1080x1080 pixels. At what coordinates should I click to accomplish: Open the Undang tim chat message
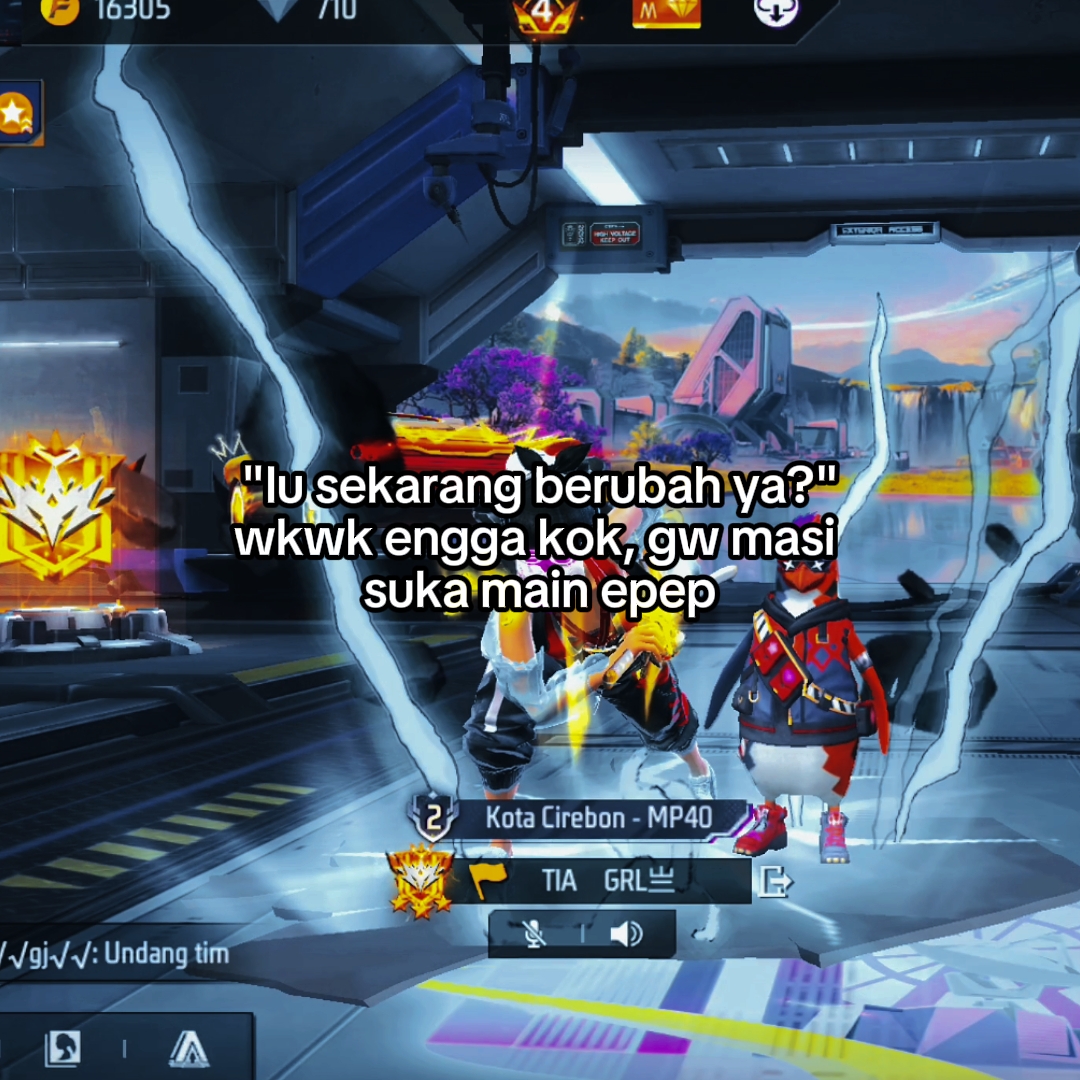tap(114, 953)
